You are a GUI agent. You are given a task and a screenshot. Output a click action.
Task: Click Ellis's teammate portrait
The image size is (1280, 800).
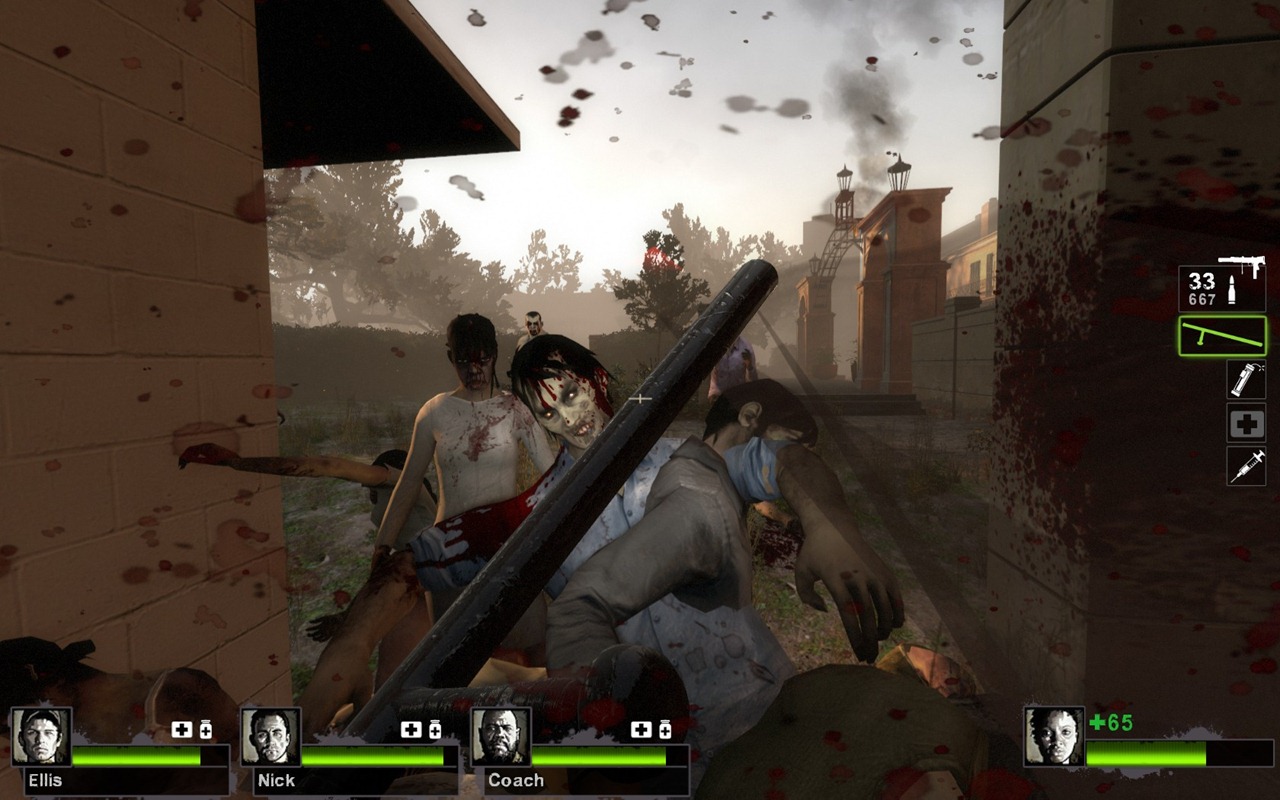coord(41,737)
